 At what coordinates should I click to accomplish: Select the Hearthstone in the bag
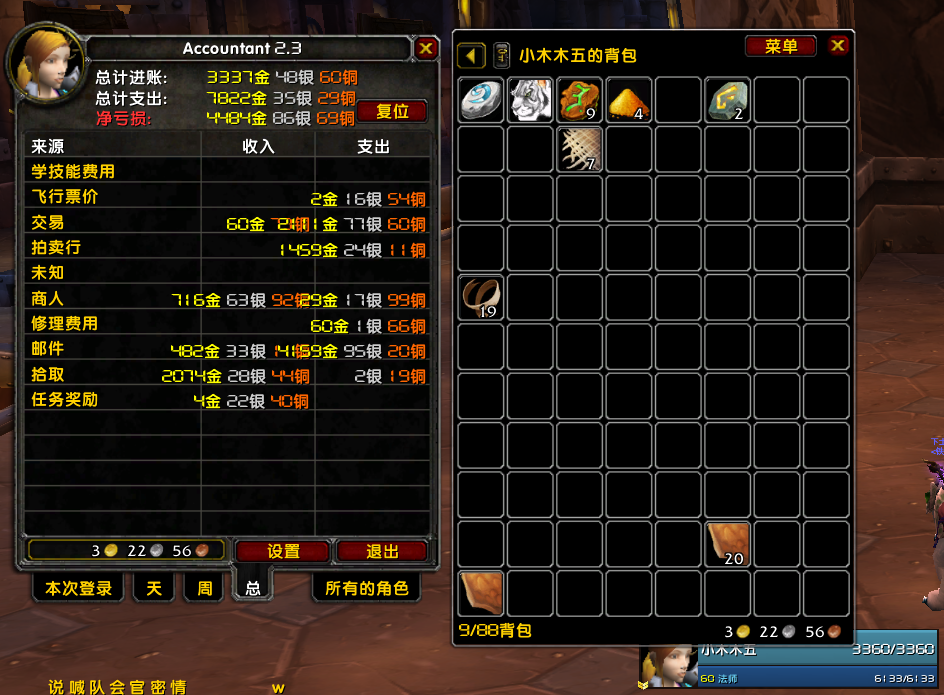[x=482, y=100]
